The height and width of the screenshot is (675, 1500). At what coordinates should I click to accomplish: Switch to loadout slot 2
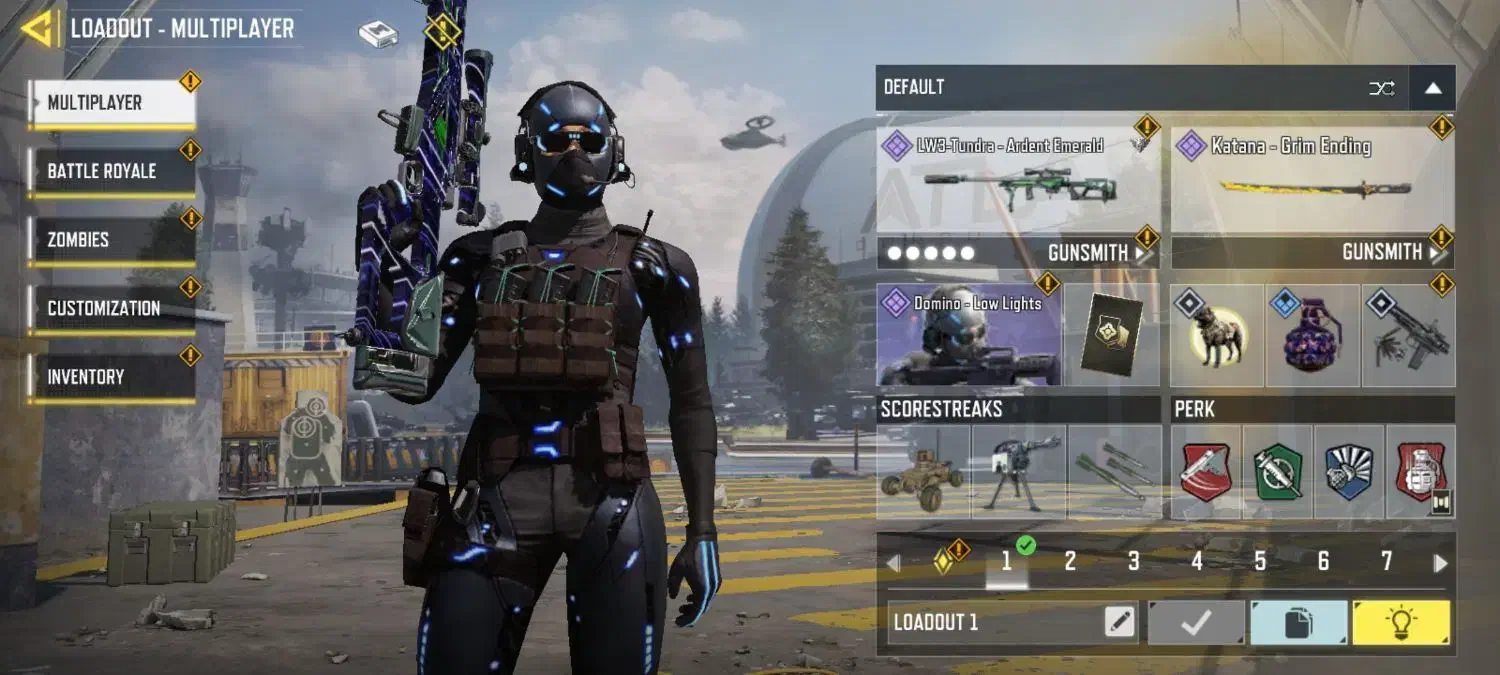(x=1070, y=562)
